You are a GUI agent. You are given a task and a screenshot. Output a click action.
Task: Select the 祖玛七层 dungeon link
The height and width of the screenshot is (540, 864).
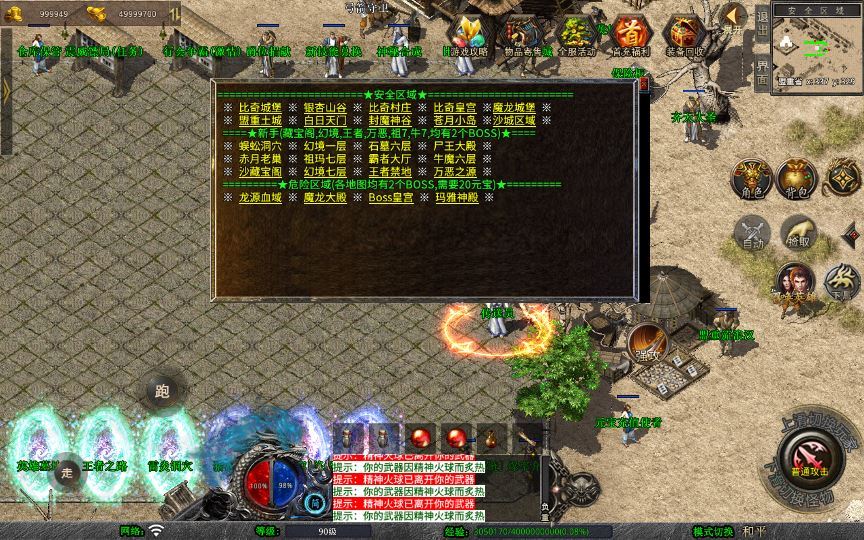325,159
